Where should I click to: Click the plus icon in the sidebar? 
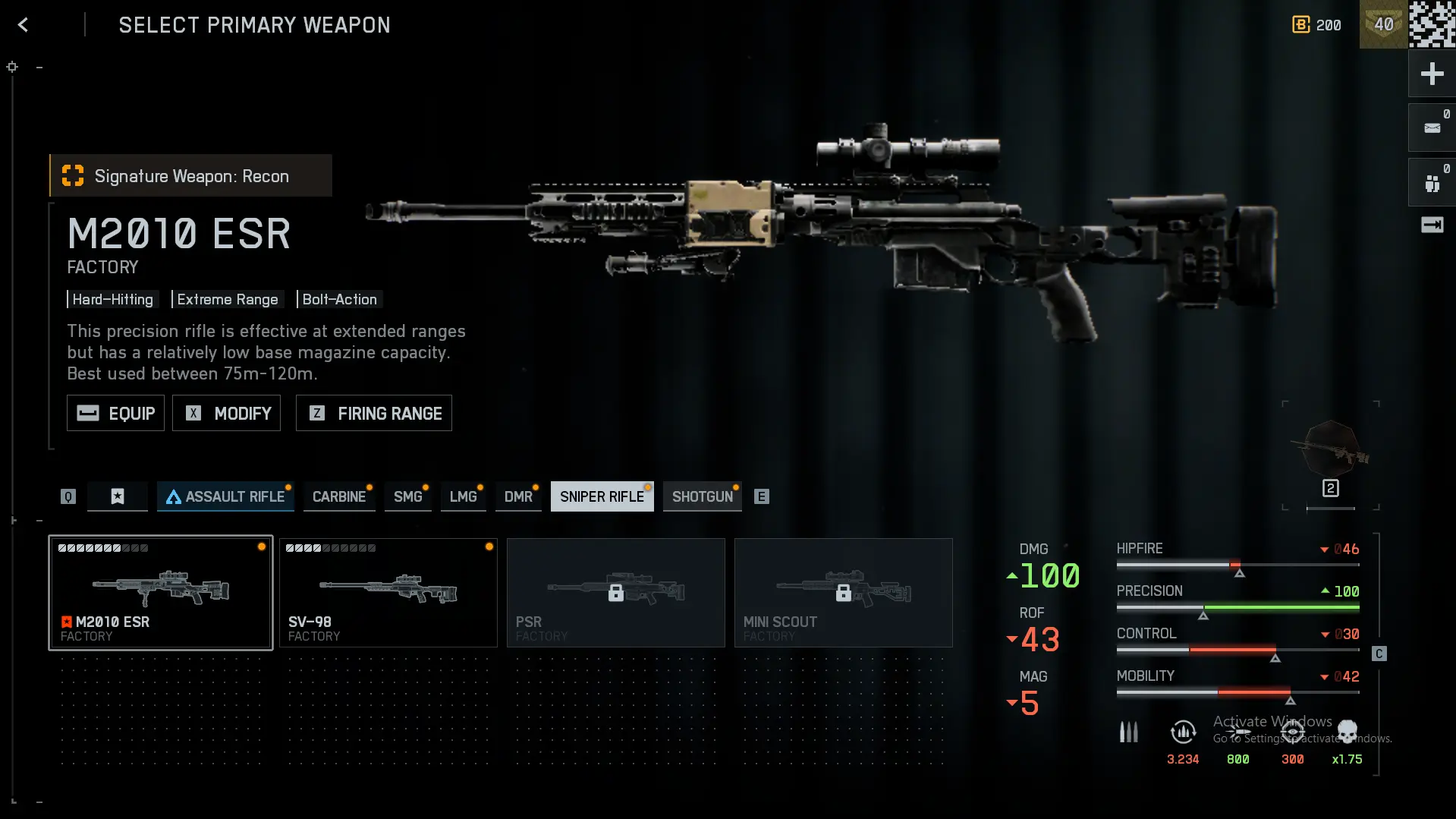tap(1432, 74)
